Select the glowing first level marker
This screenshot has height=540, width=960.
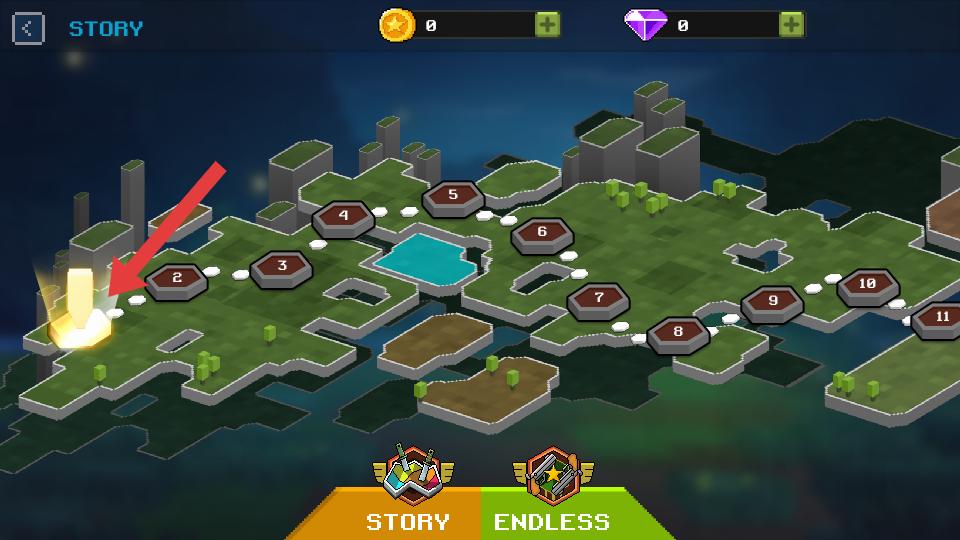pyautogui.click(x=79, y=318)
